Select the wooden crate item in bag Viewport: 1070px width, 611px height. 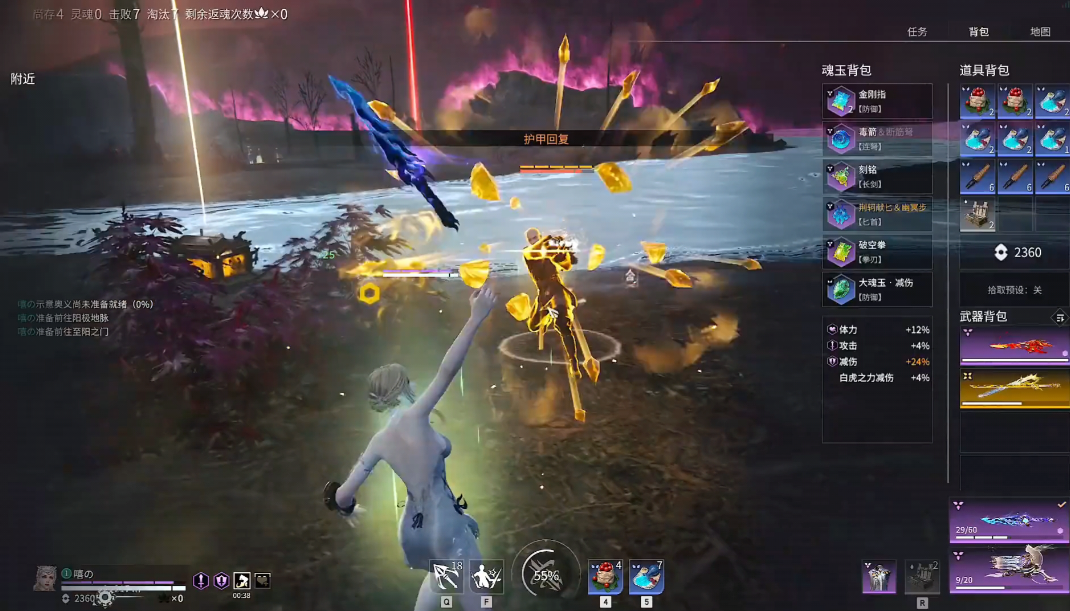976,214
